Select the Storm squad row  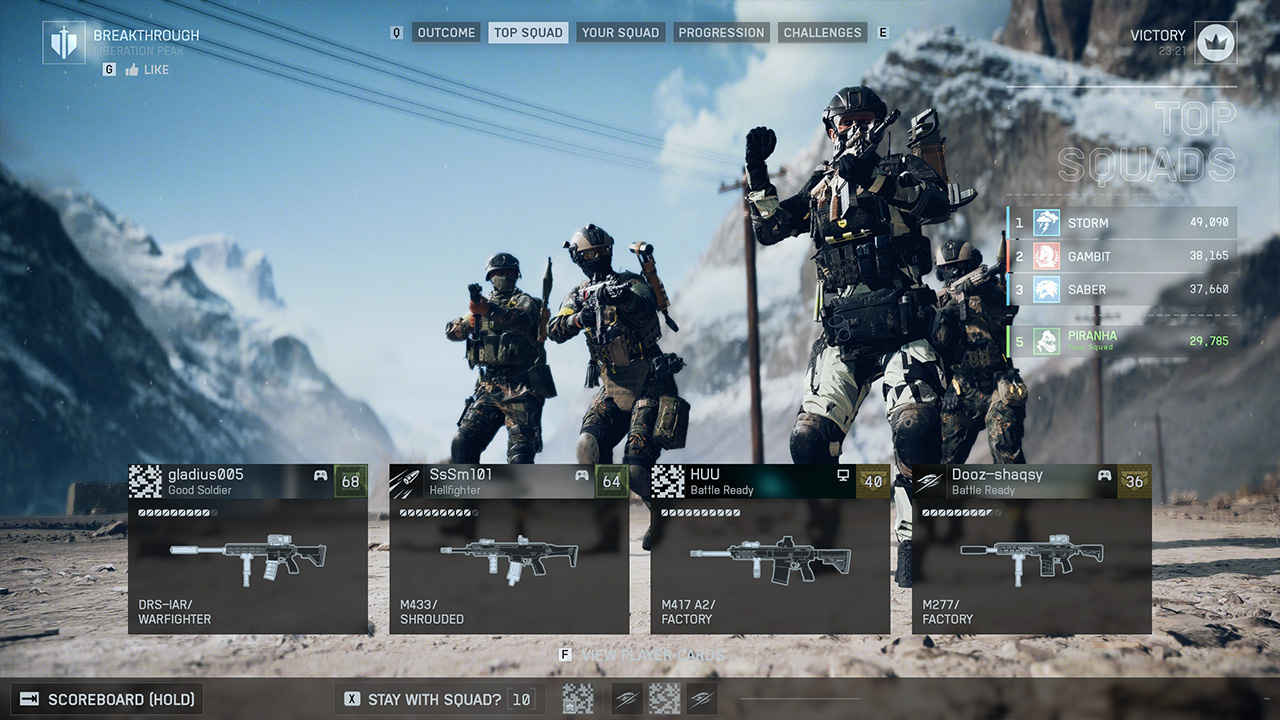click(x=1122, y=223)
